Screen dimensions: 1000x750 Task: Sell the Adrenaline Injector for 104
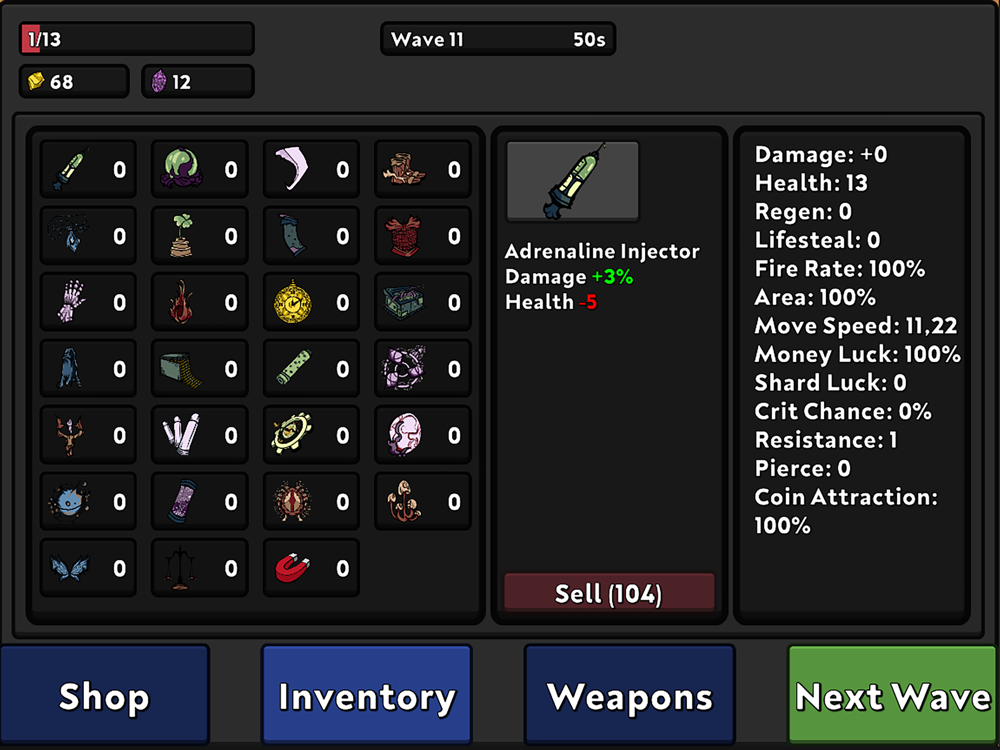point(608,594)
